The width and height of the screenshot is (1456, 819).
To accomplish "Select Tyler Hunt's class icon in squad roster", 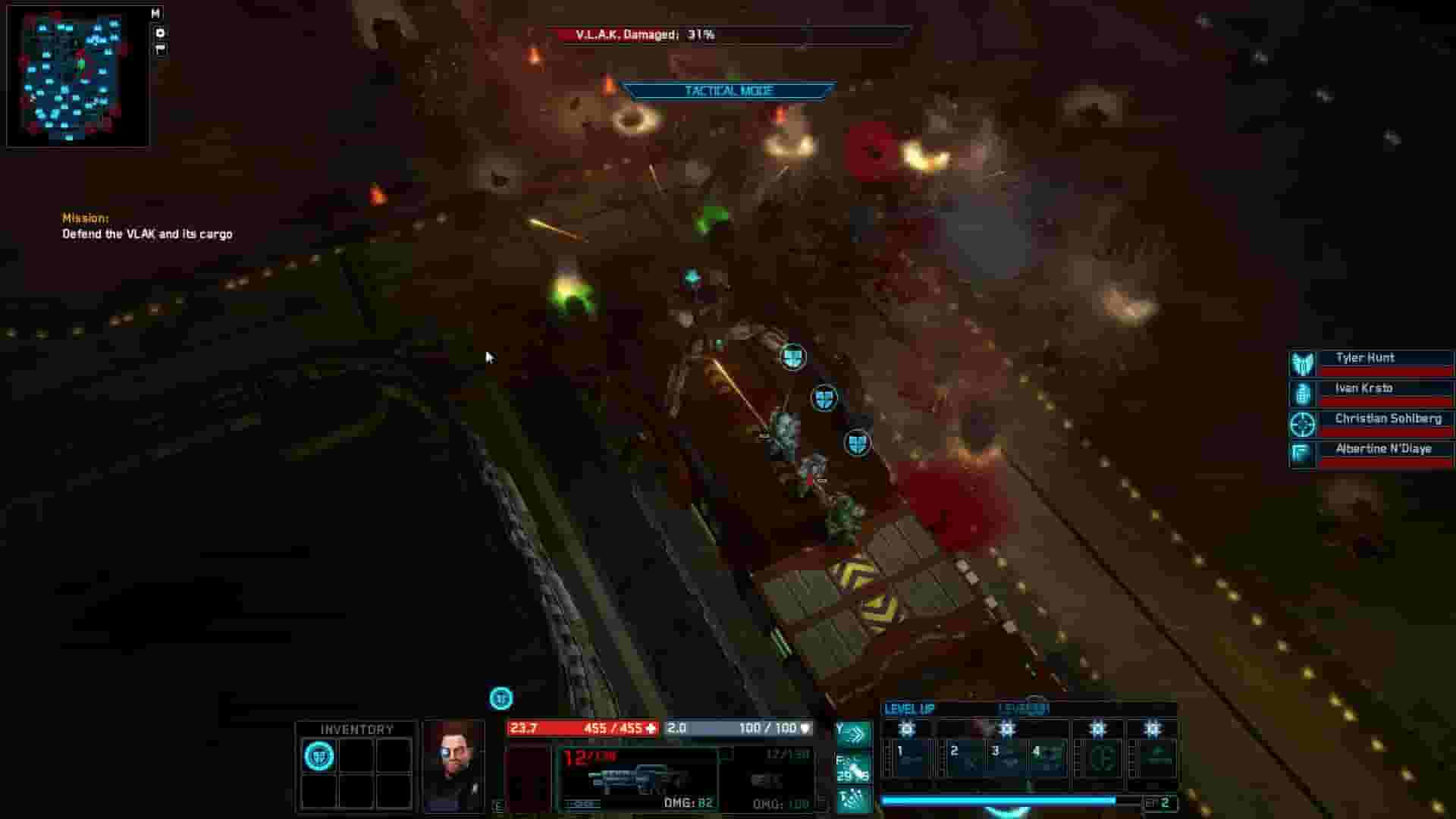I will pyautogui.click(x=1302, y=362).
